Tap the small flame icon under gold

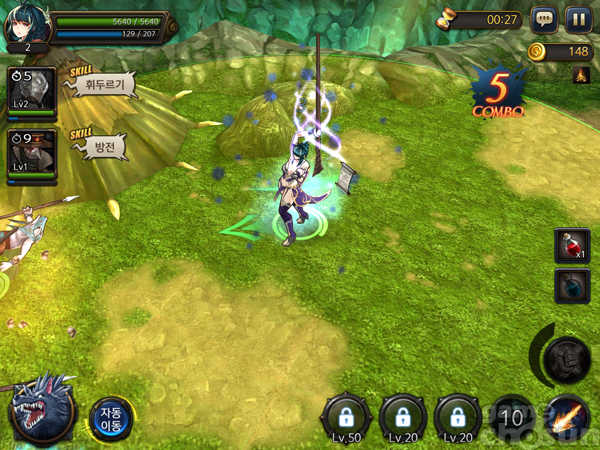coord(582,74)
